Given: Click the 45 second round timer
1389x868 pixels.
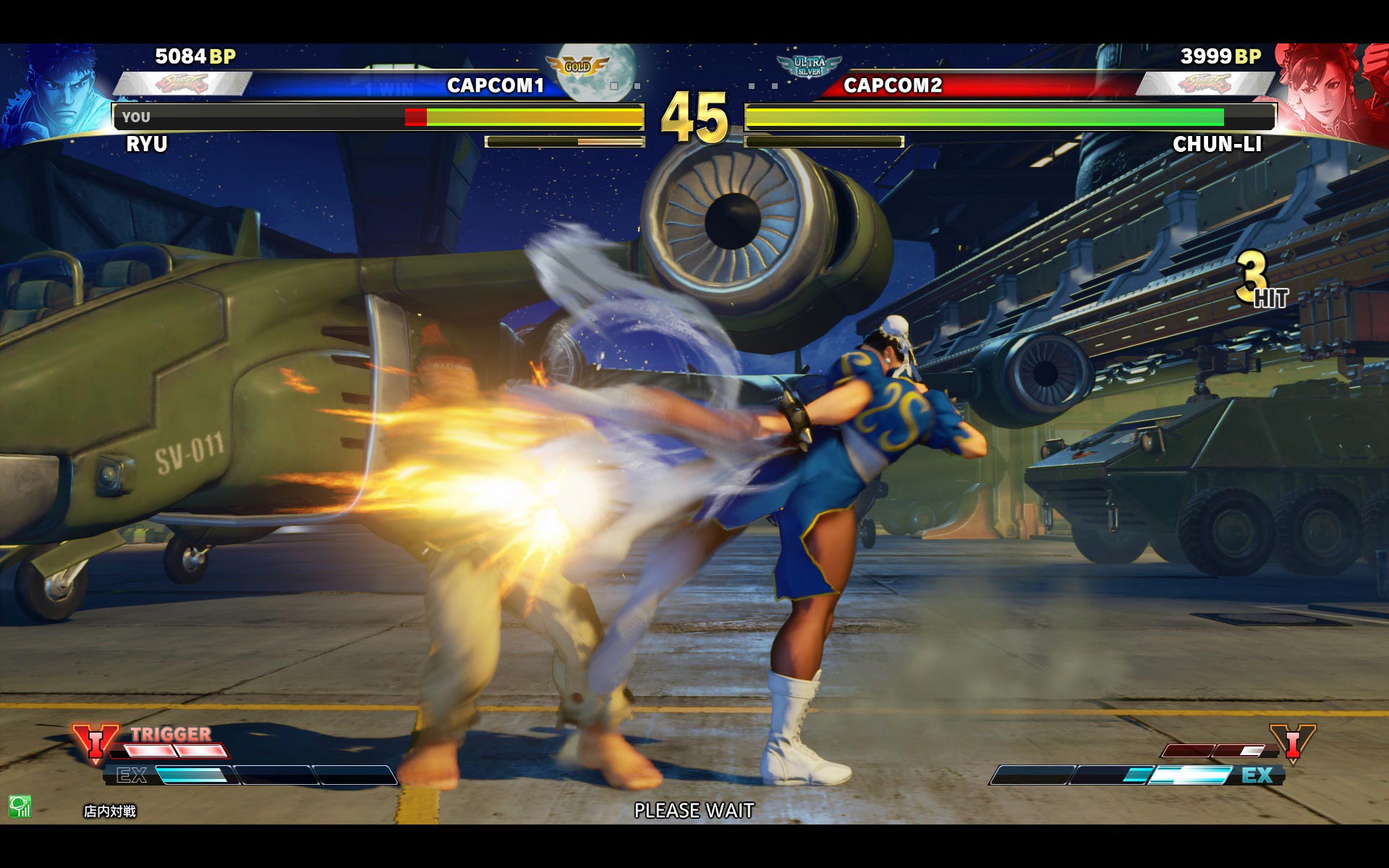Looking at the screenshot, I should click(x=694, y=117).
